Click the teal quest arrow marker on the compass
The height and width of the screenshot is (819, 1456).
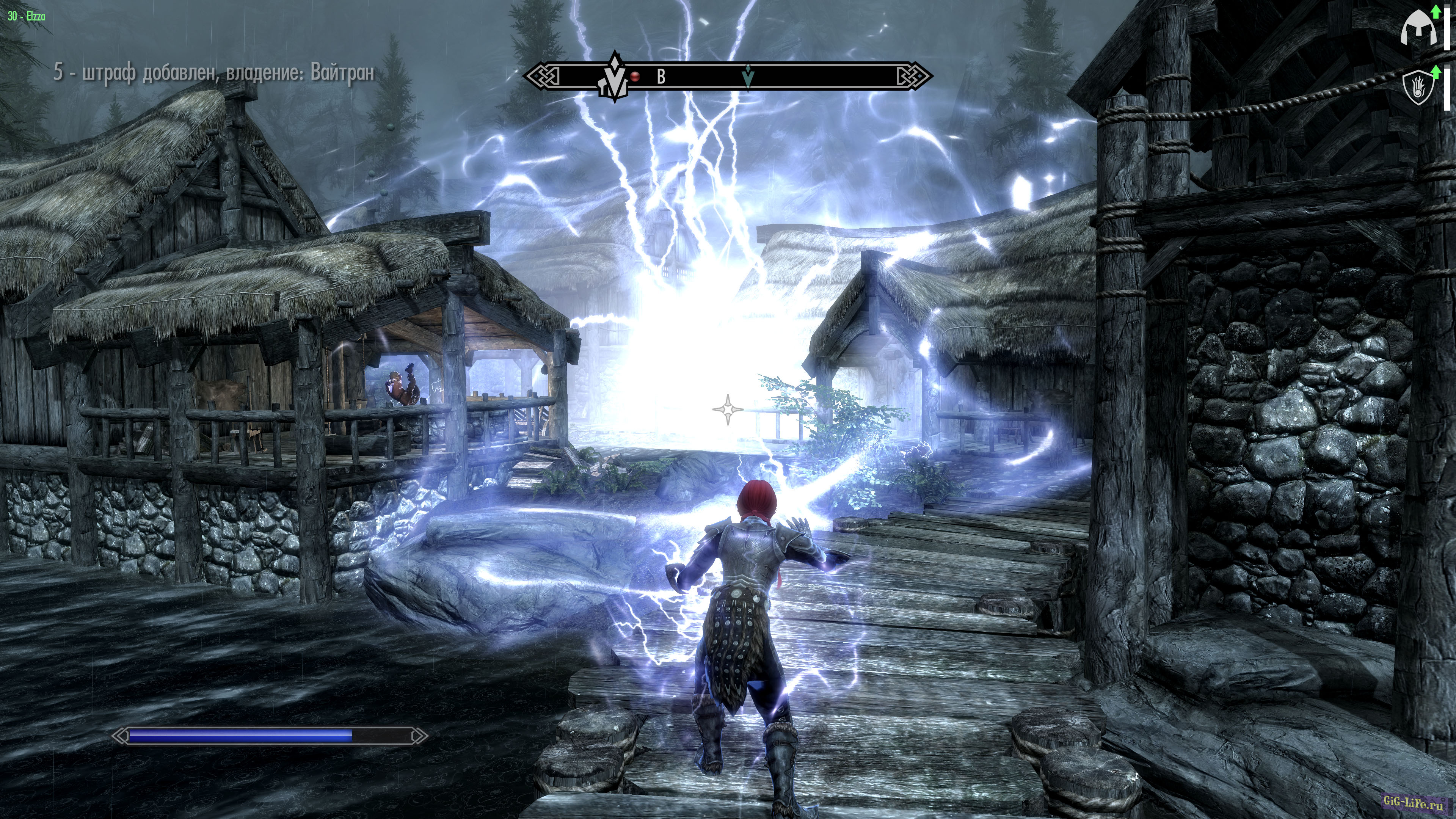click(x=748, y=76)
